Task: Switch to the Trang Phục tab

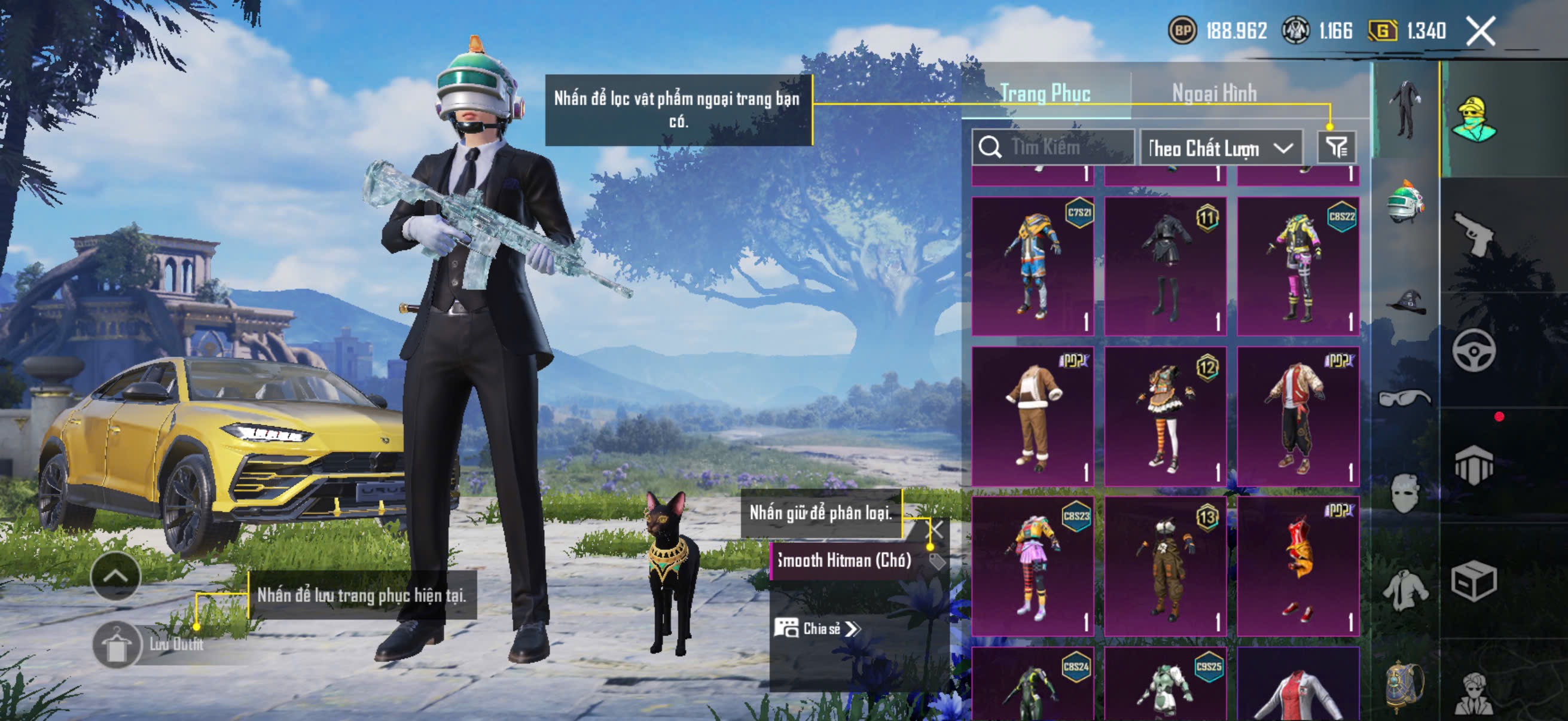Action: tap(1045, 93)
